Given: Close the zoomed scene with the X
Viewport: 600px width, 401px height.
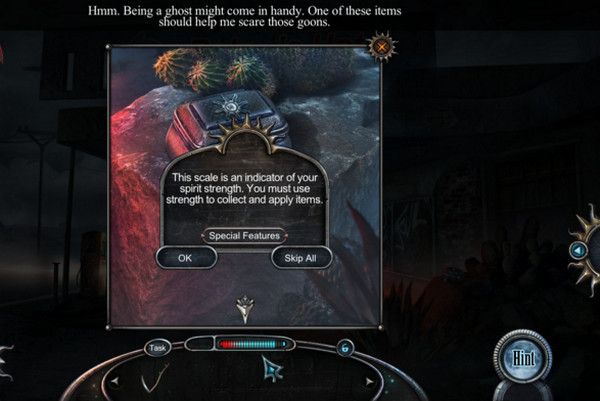Looking at the screenshot, I should (380, 45).
